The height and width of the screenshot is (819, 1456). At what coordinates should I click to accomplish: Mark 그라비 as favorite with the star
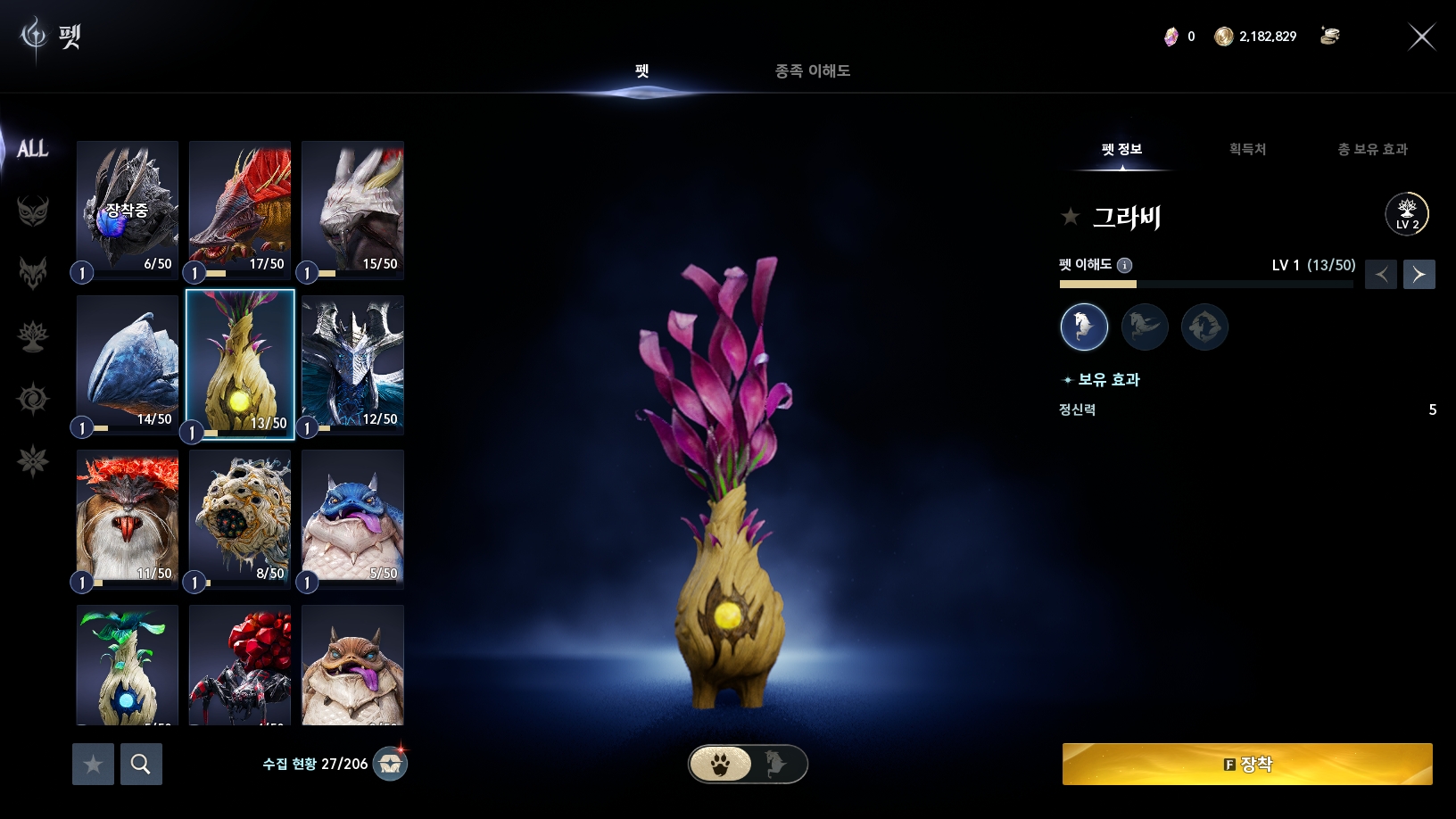[1071, 216]
